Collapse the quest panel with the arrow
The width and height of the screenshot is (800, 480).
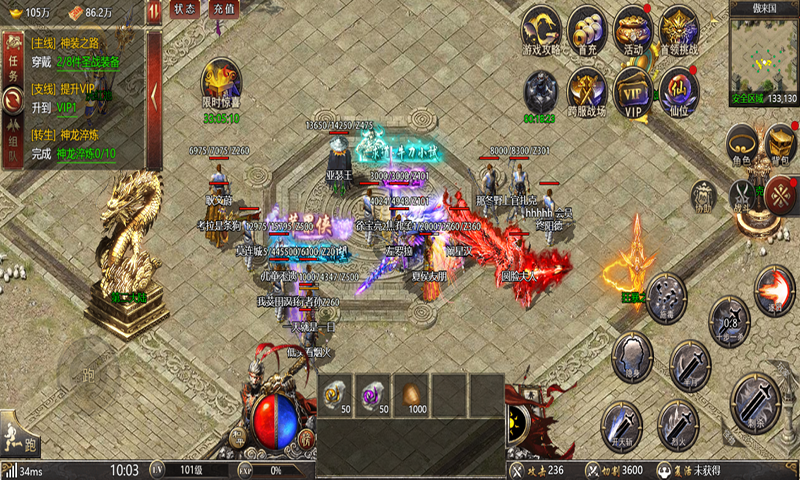coord(155,96)
